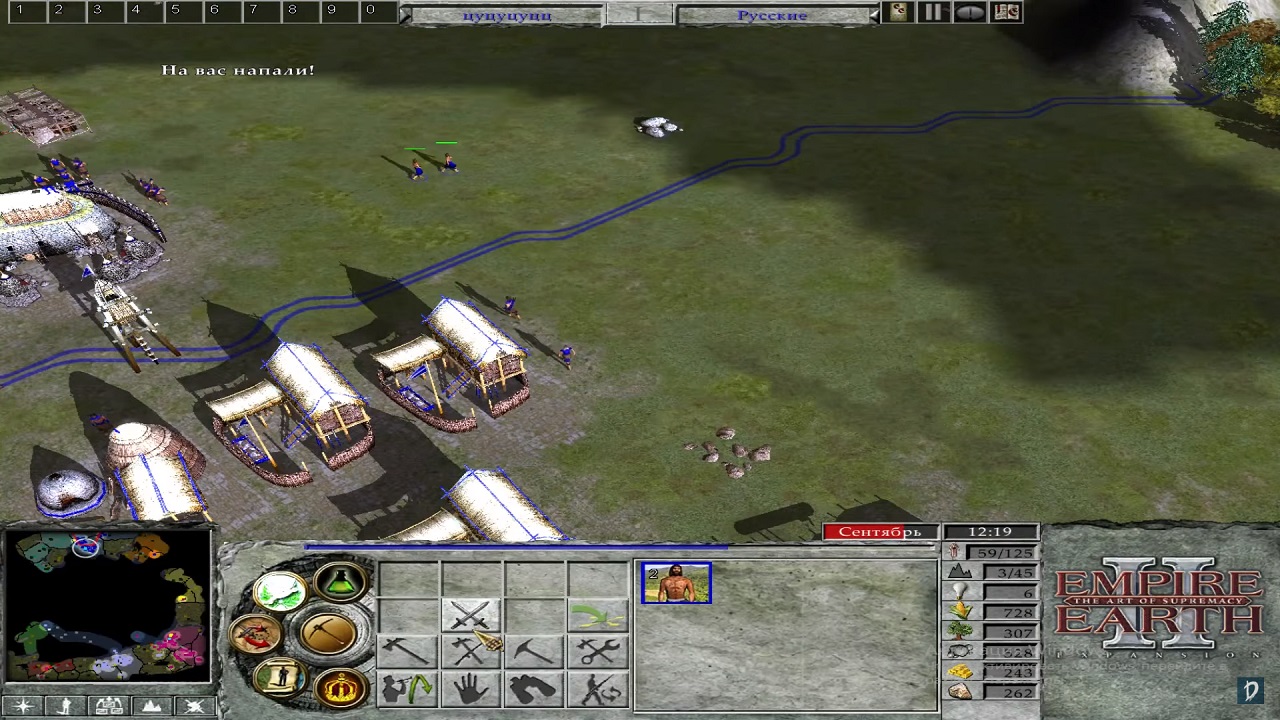
Task: Activate the open hand stop command
Action: [470, 689]
